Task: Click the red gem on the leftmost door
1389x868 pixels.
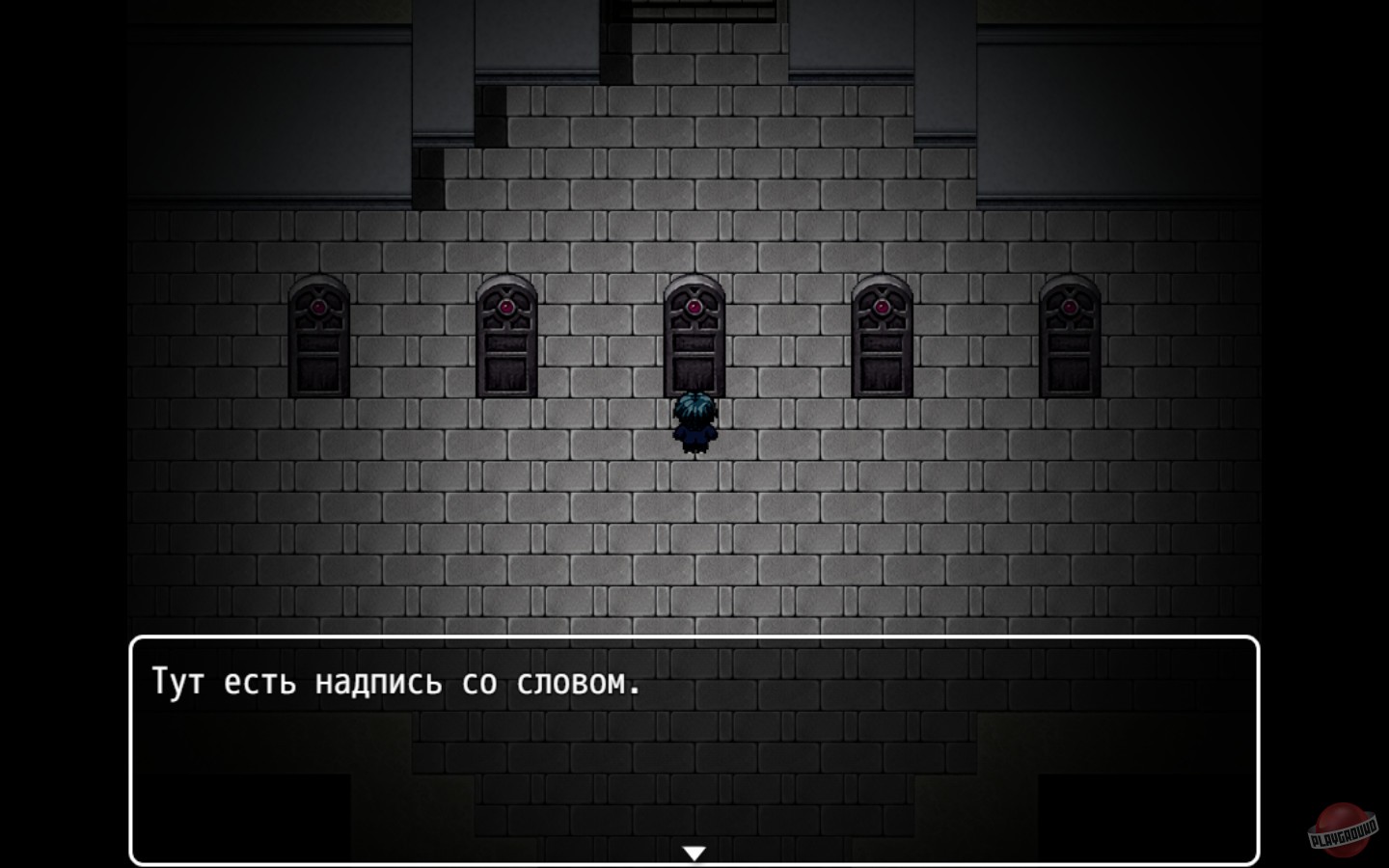Action: point(318,307)
